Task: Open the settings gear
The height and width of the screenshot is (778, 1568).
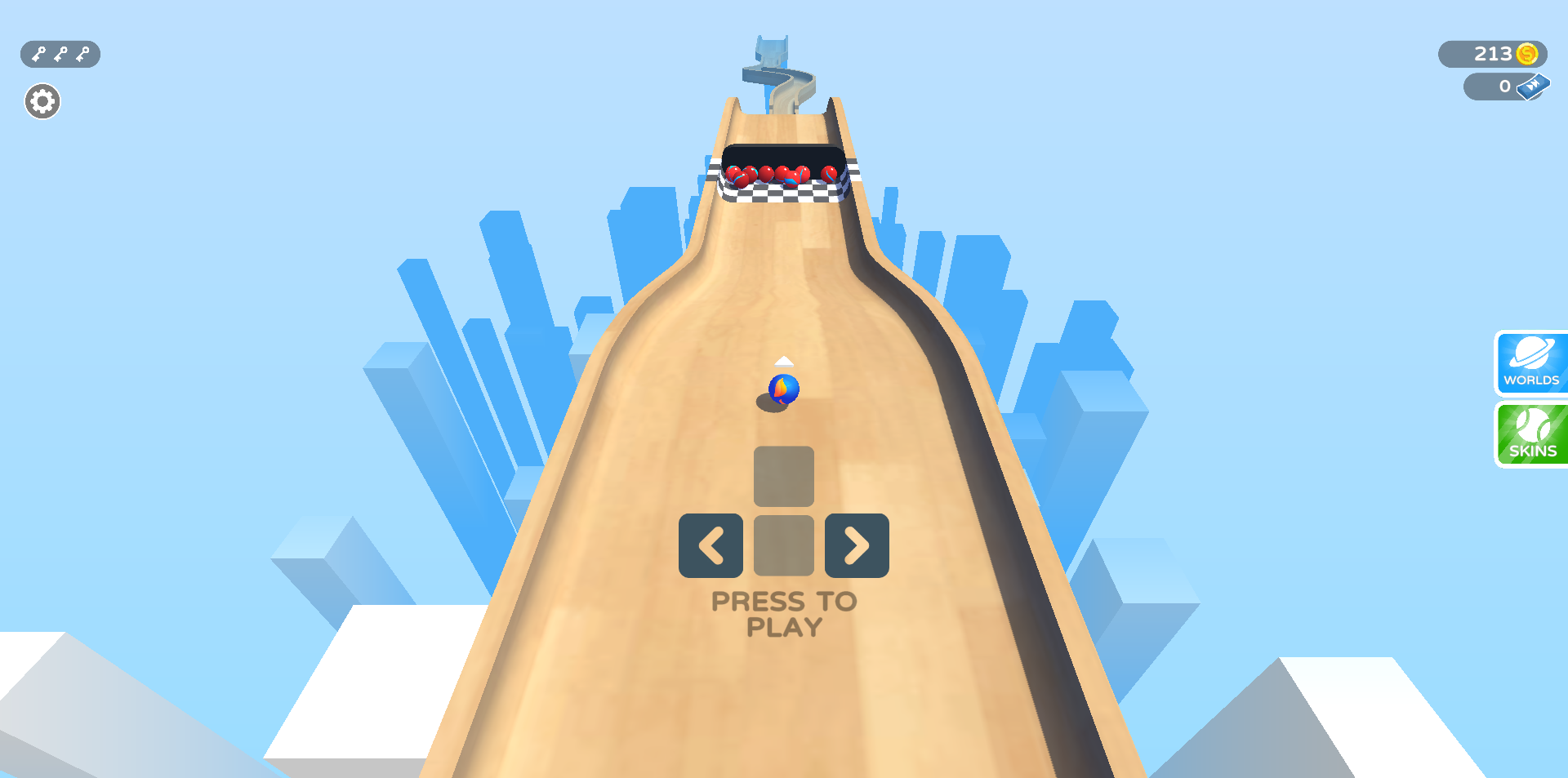Action: coord(42,100)
